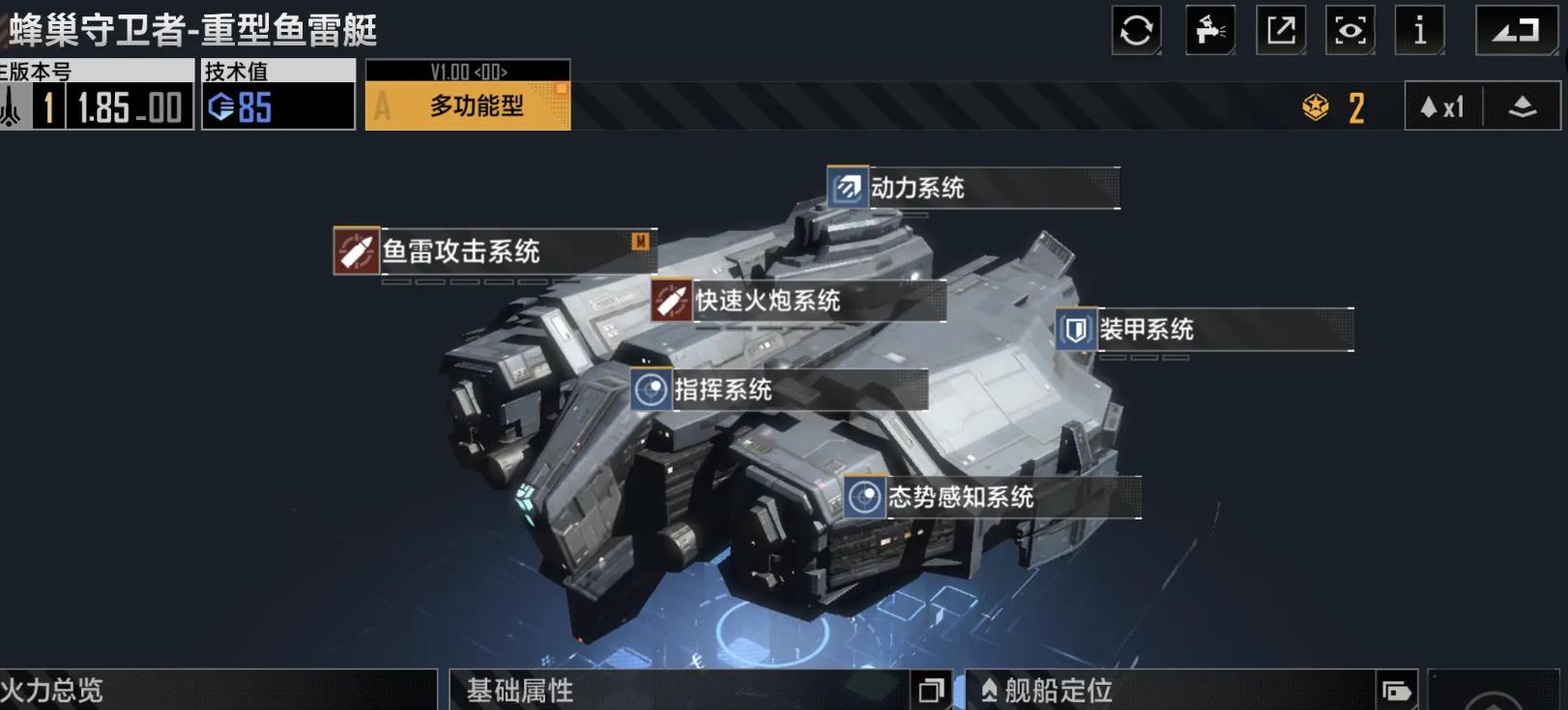Click the info (i) button
1568x710 pixels.
coord(1420,29)
